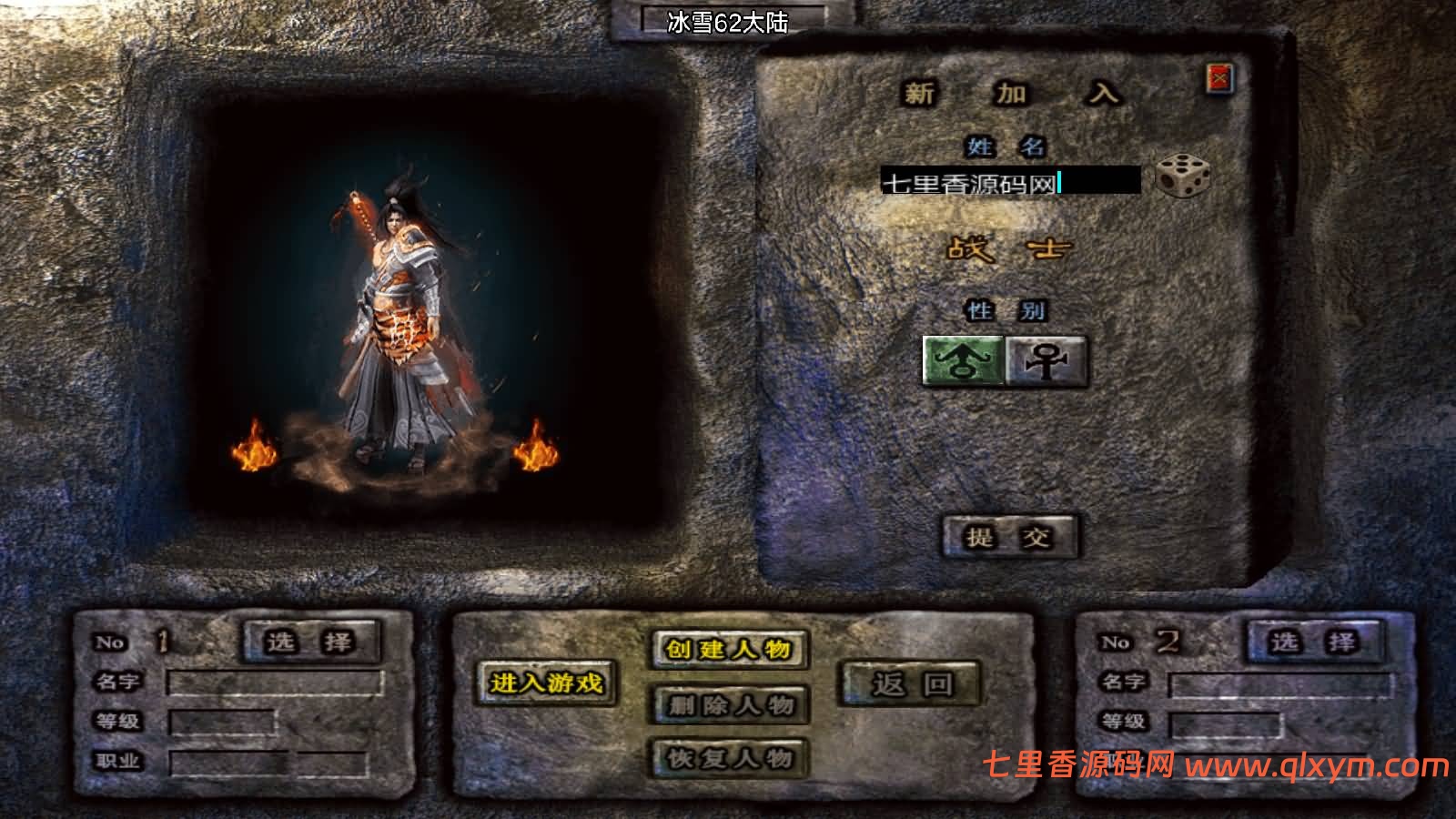Select character slot No 1 with 选择
The height and width of the screenshot is (819, 1456).
310,642
